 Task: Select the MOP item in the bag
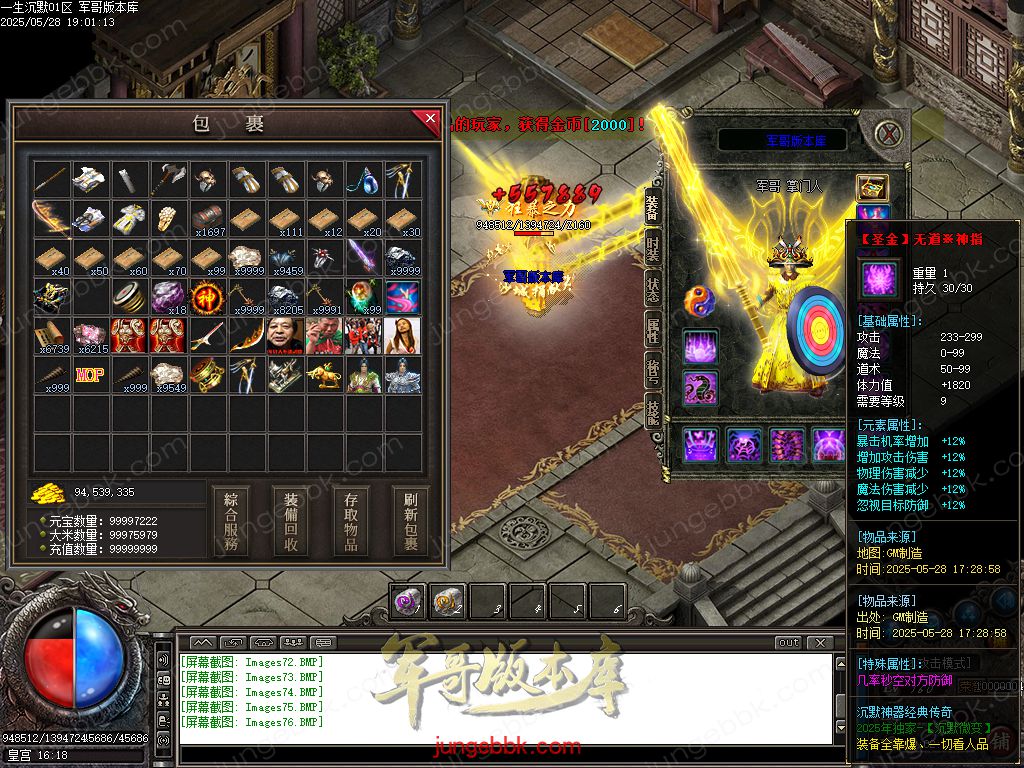coord(90,375)
